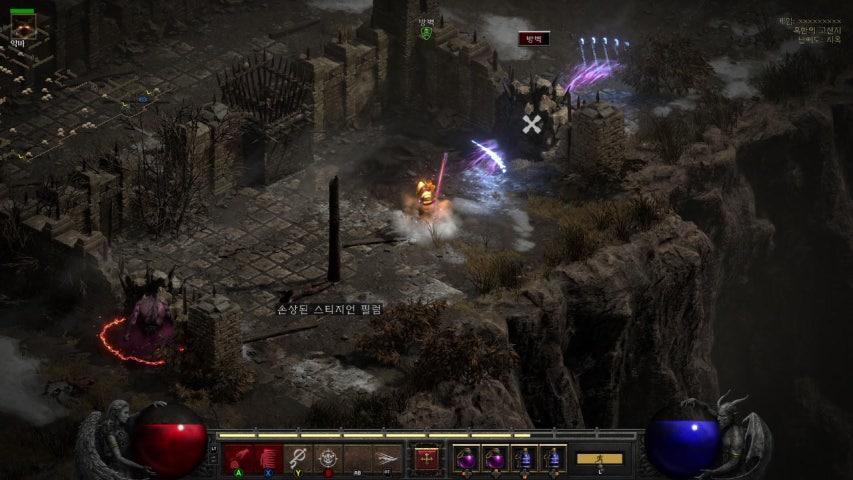The width and height of the screenshot is (853, 480).
Task: Pick up the 손상된 스티지언 필럼 item label
Action: (329, 310)
